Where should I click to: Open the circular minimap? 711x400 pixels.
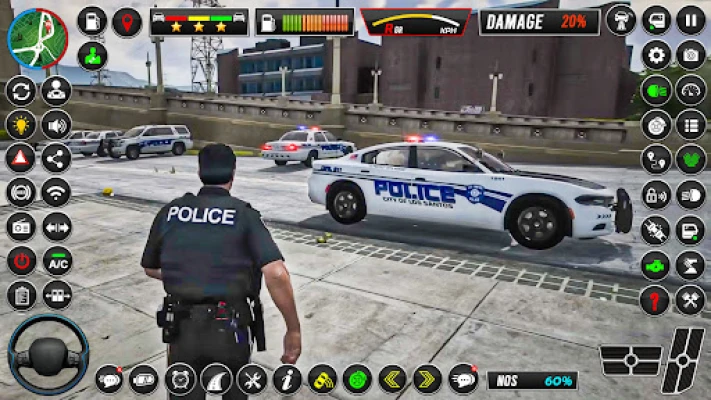pos(37,37)
